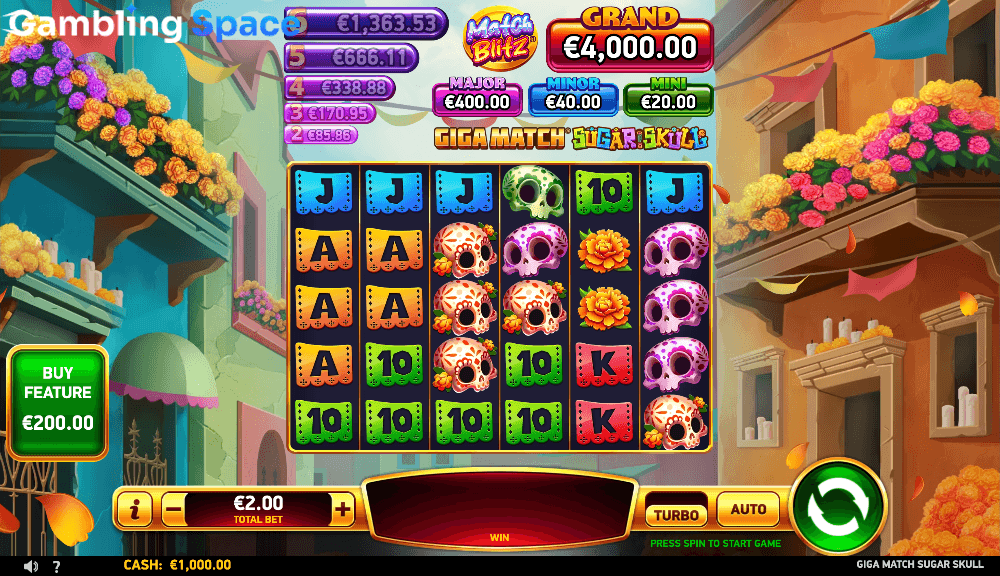Increase total bet with the plus button
This screenshot has height=576, width=1000.
(343, 510)
